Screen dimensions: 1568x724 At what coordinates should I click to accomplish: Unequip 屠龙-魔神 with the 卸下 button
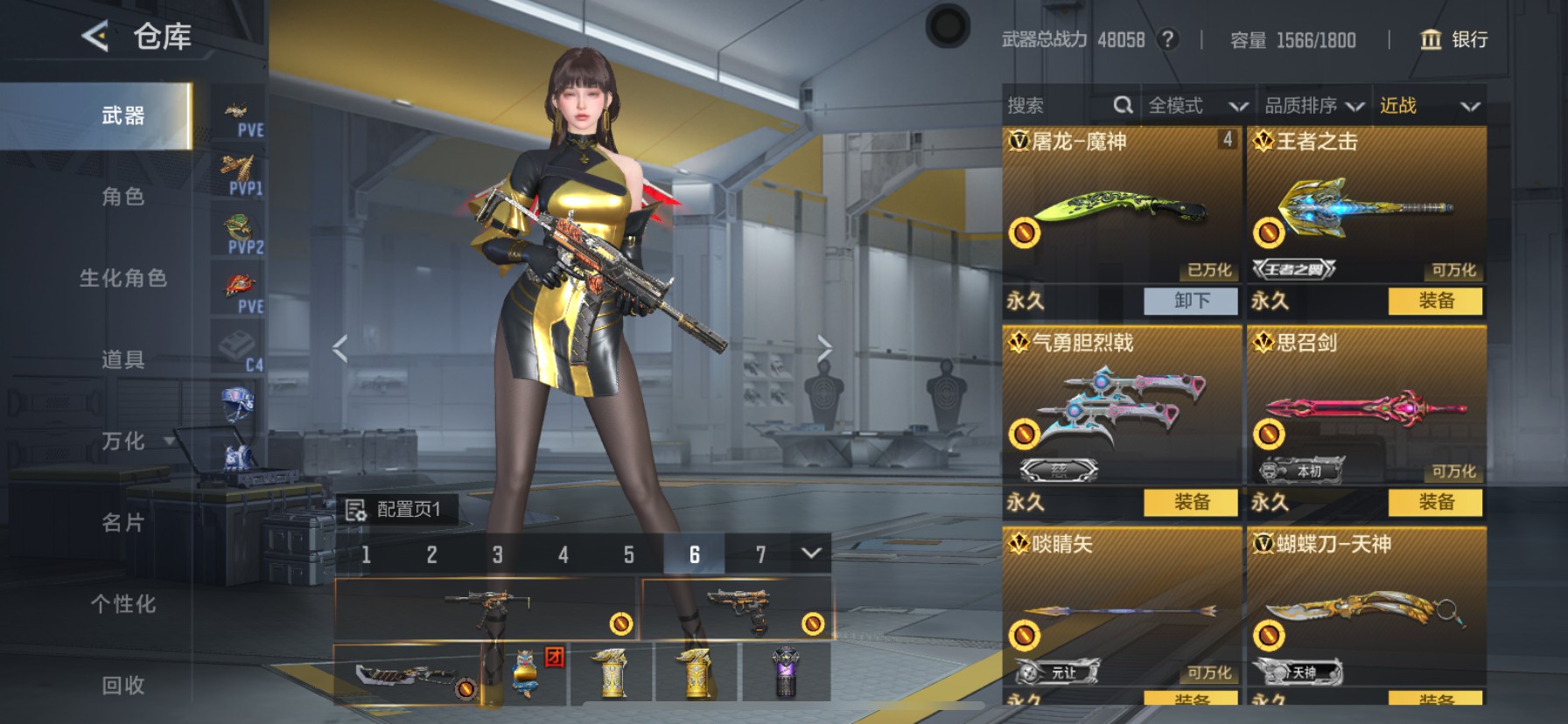pyautogui.click(x=1191, y=301)
